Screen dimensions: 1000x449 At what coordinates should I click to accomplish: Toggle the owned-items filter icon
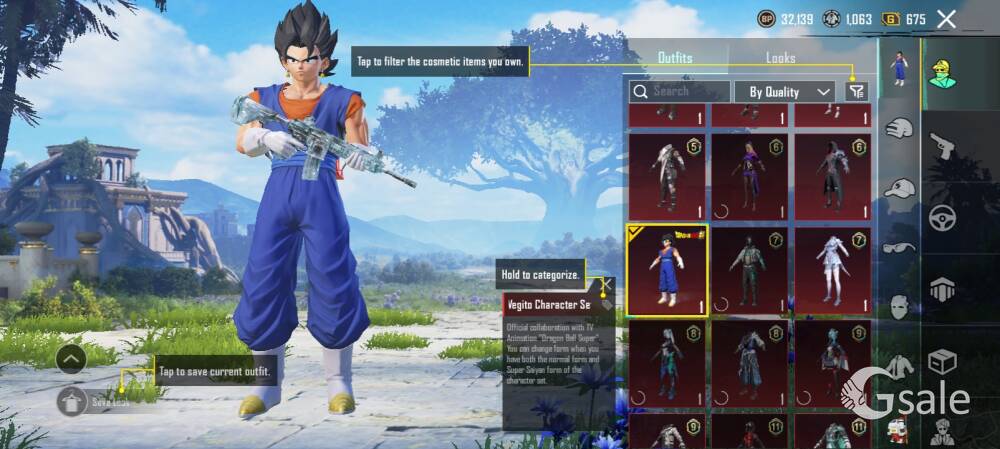click(x=856, y=91)
